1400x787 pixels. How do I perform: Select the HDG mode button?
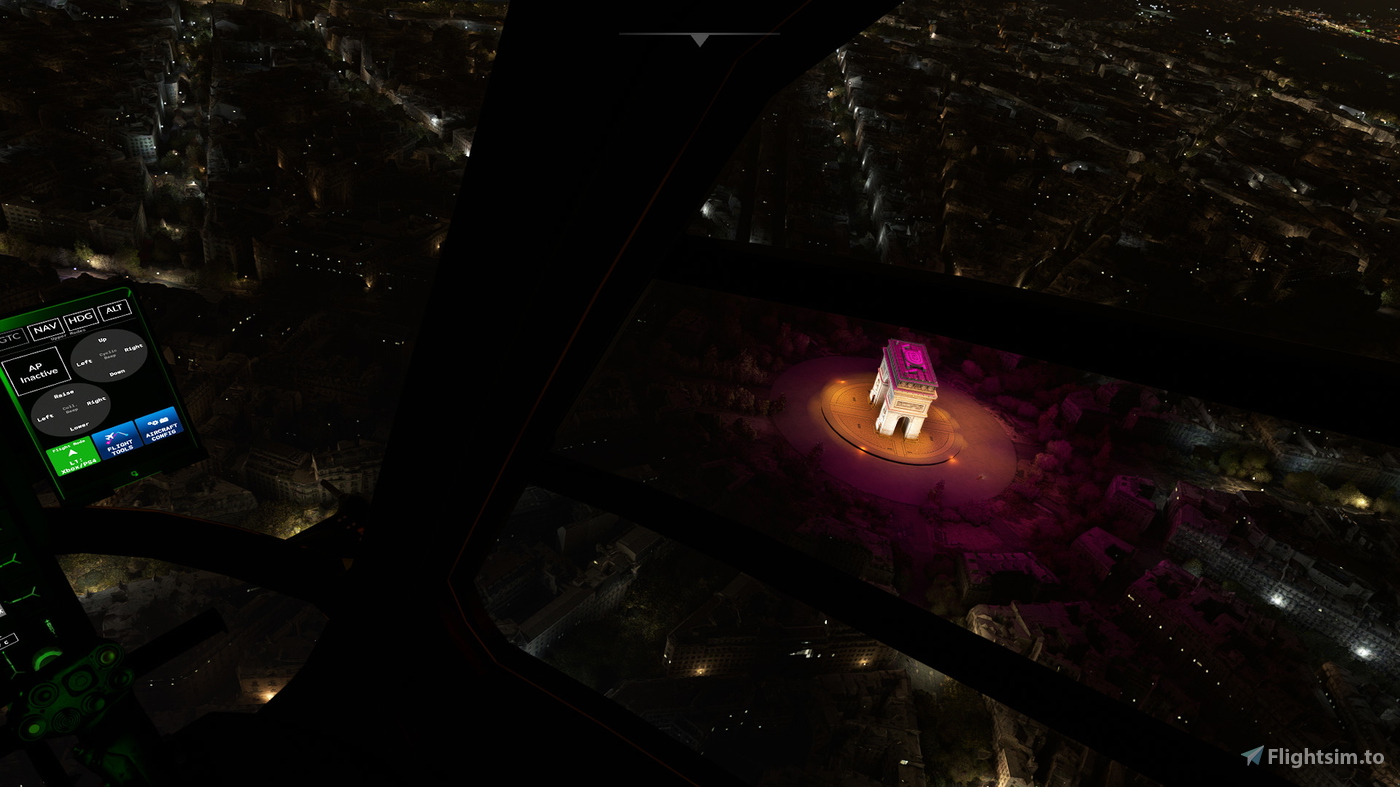pyautogui.click(x=80, y=319)
